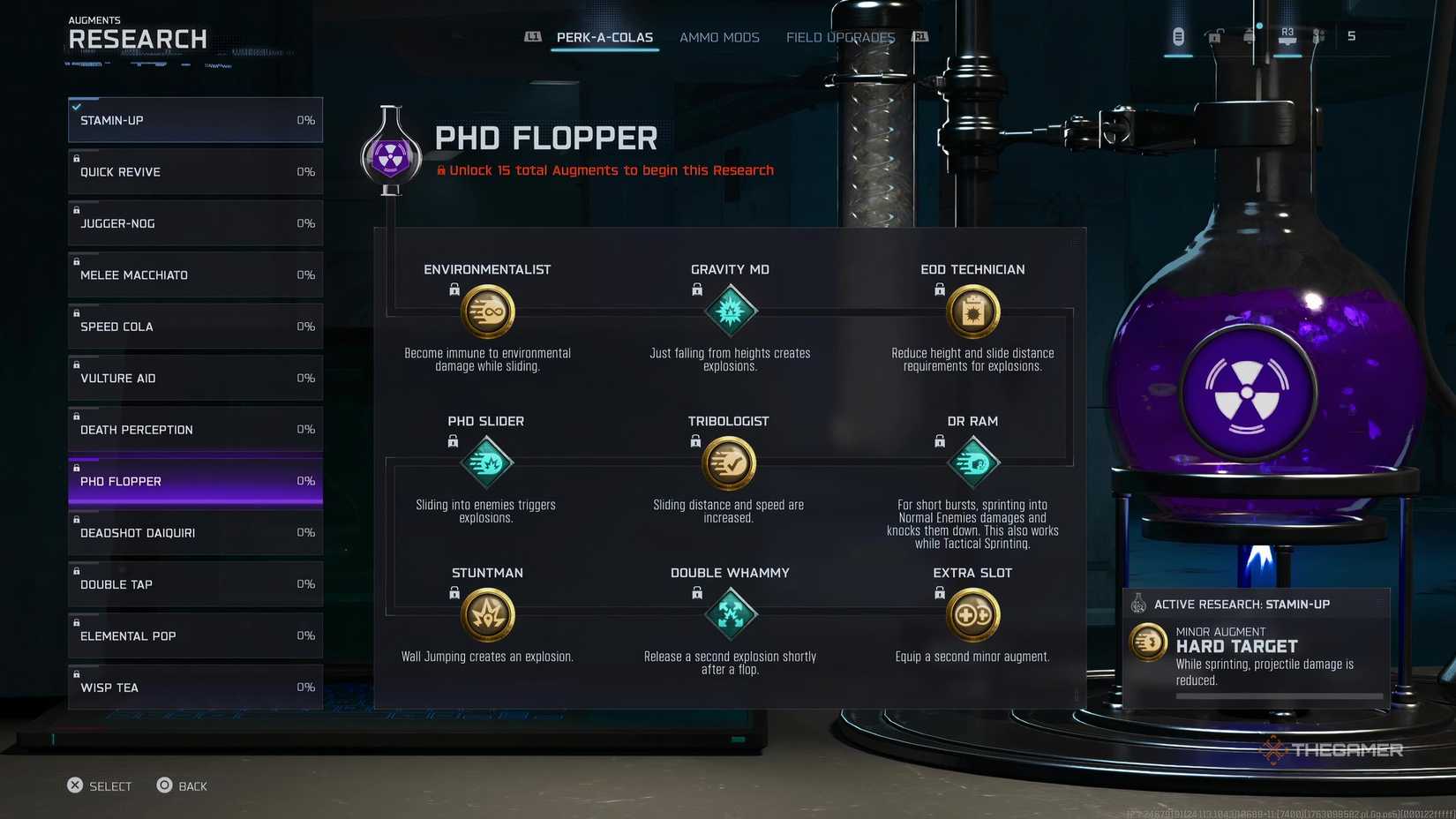Viewport: 1456px width, 819px height.
Task: Click the Stuntman augment icon
Action: click(487, 615)
